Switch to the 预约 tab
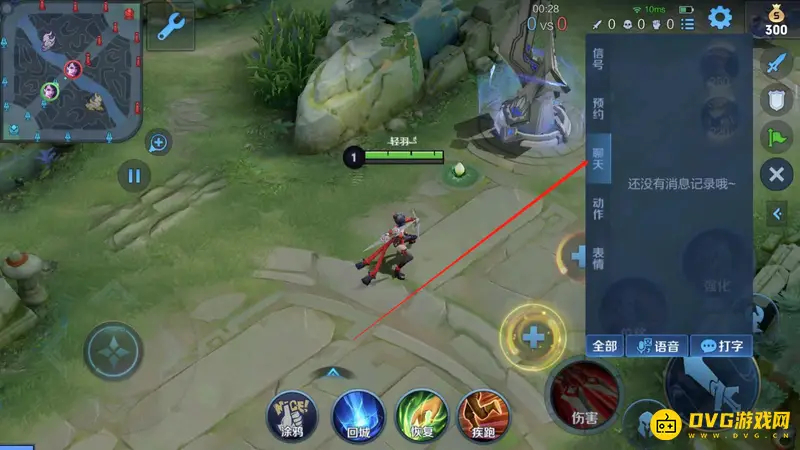 (598, 109)
